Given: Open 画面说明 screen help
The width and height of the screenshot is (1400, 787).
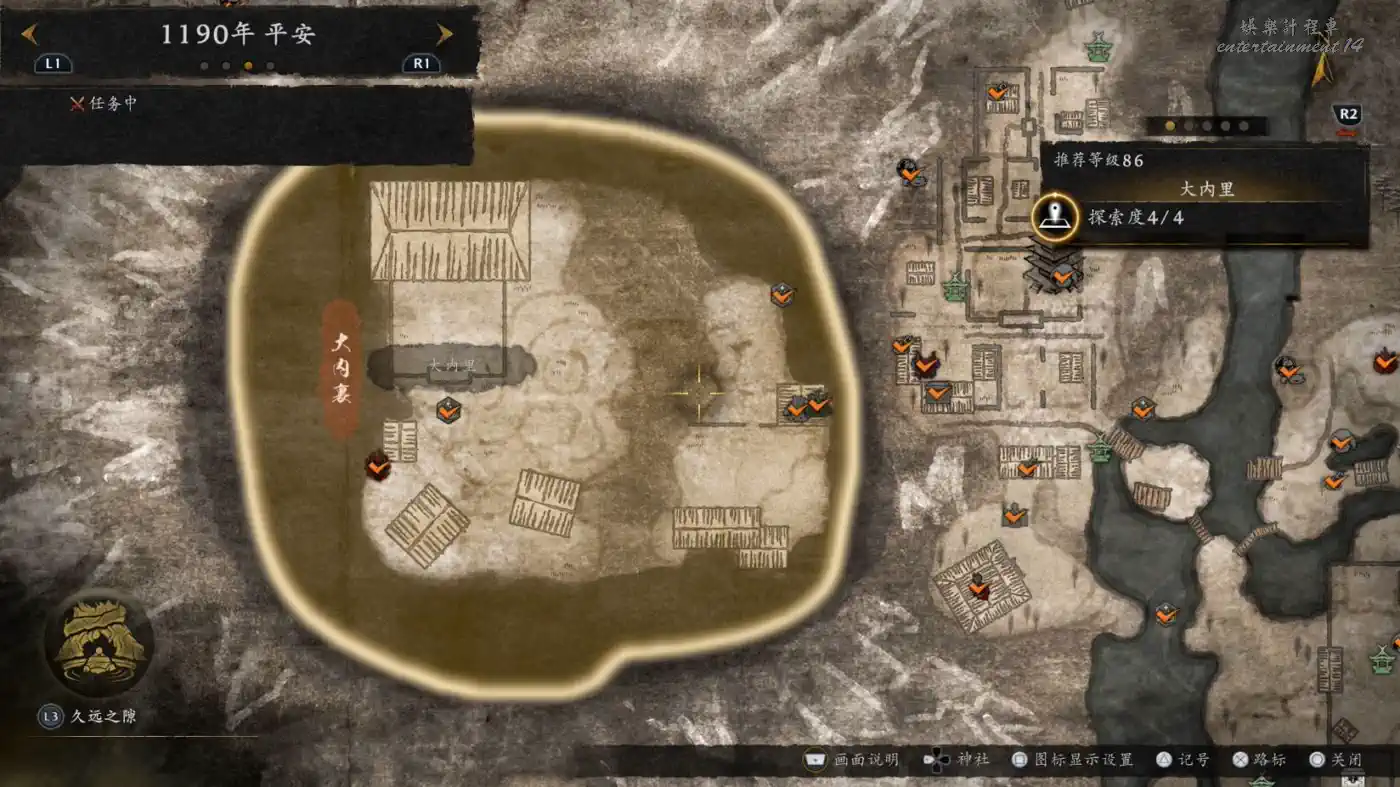Looking at the screenshot, I should coord(852,760).
